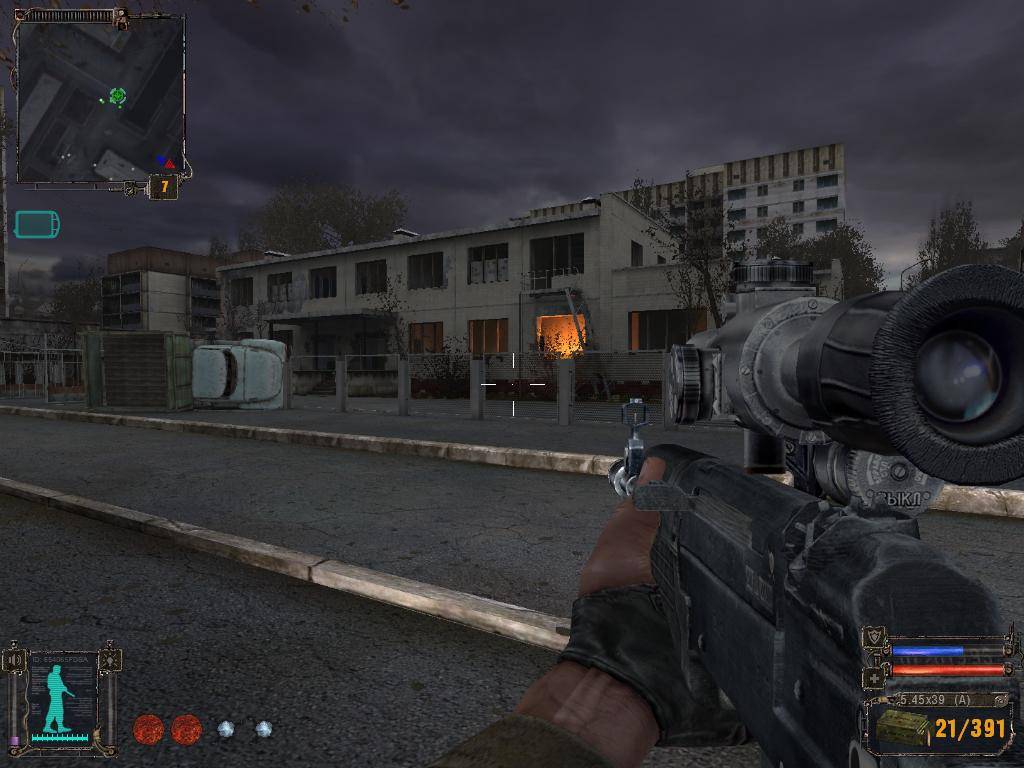The height and width of the screenshot is (768, 1024).
Task: Click the teal PDA battery icon
Action: (37, 224)
